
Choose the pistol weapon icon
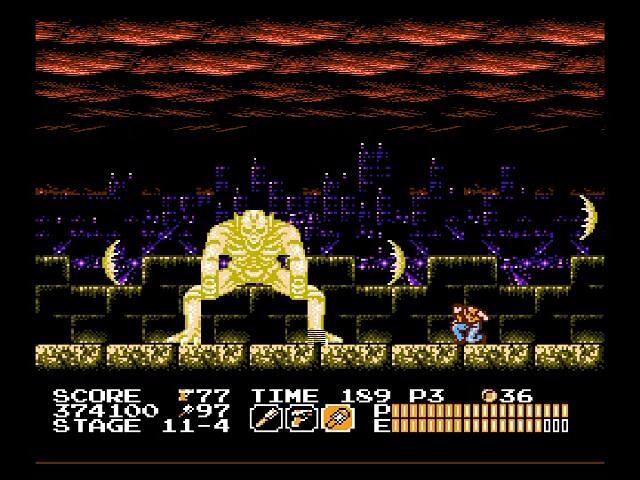[302, 417]
